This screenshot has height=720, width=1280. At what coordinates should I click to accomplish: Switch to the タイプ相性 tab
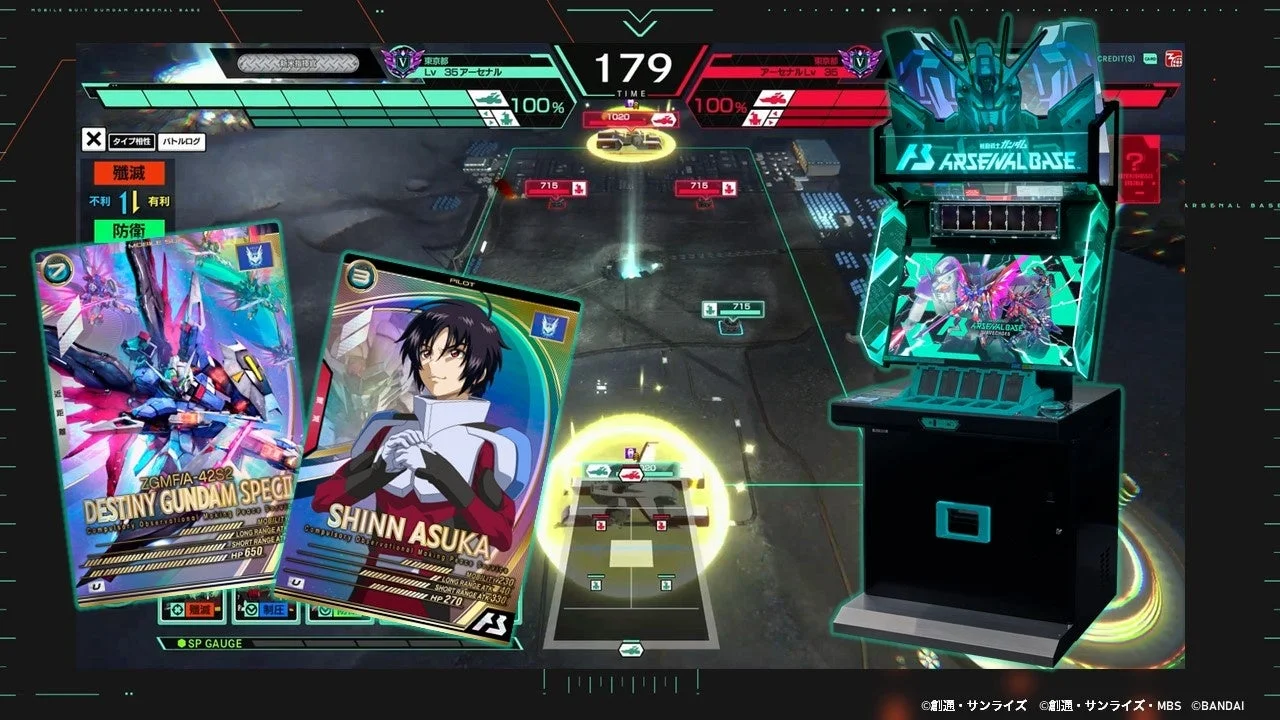[x=132, y=142]
